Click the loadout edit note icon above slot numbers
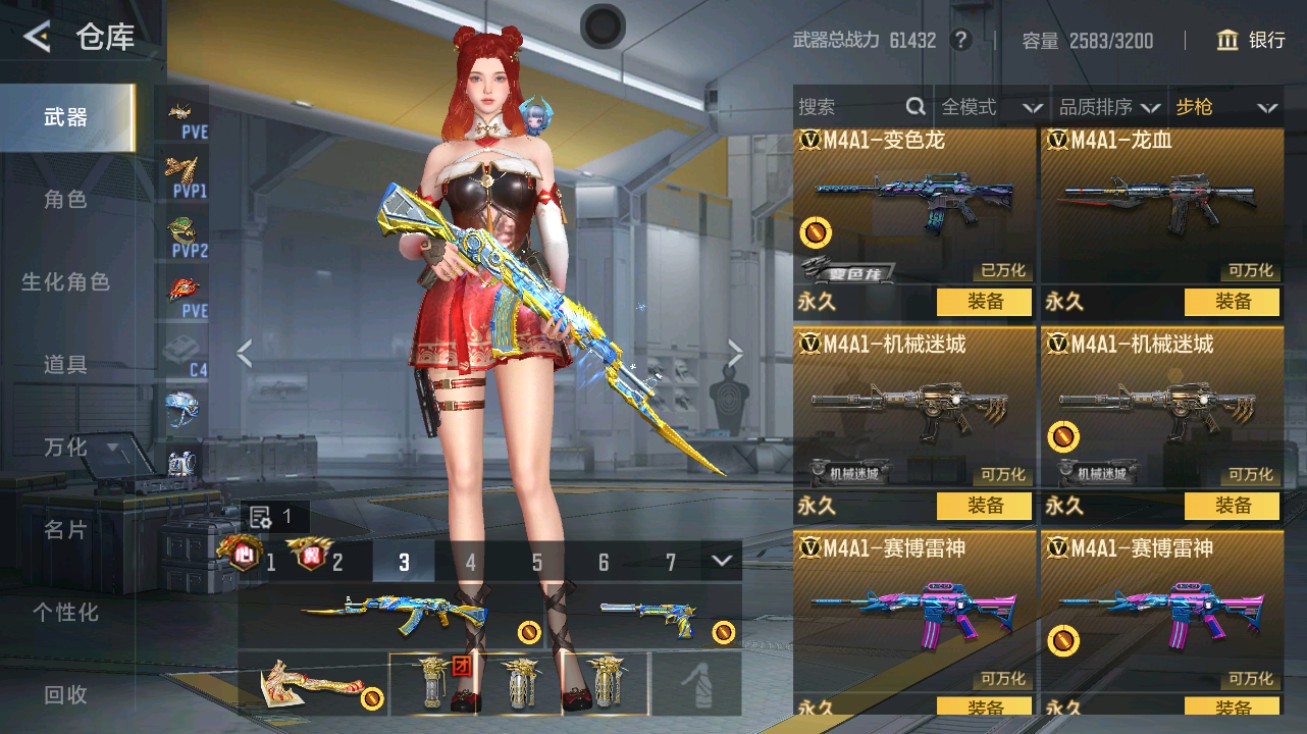 (x=260, y=514)
